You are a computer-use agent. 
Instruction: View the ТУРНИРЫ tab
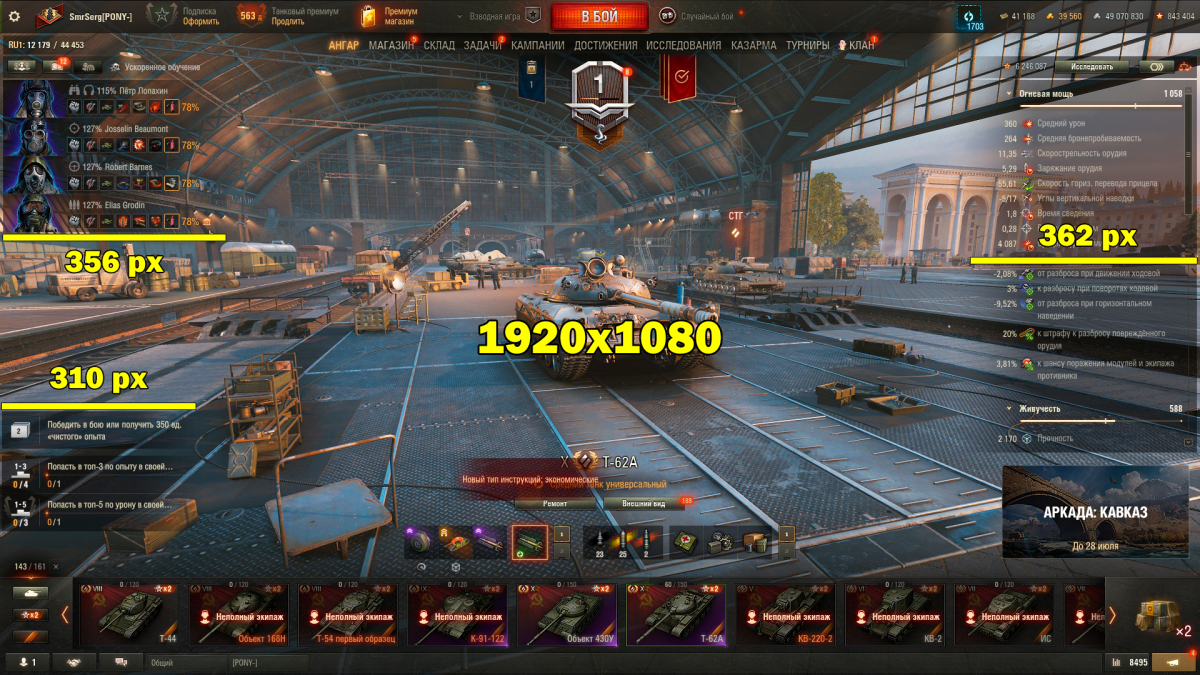click(x=807, y=45)
